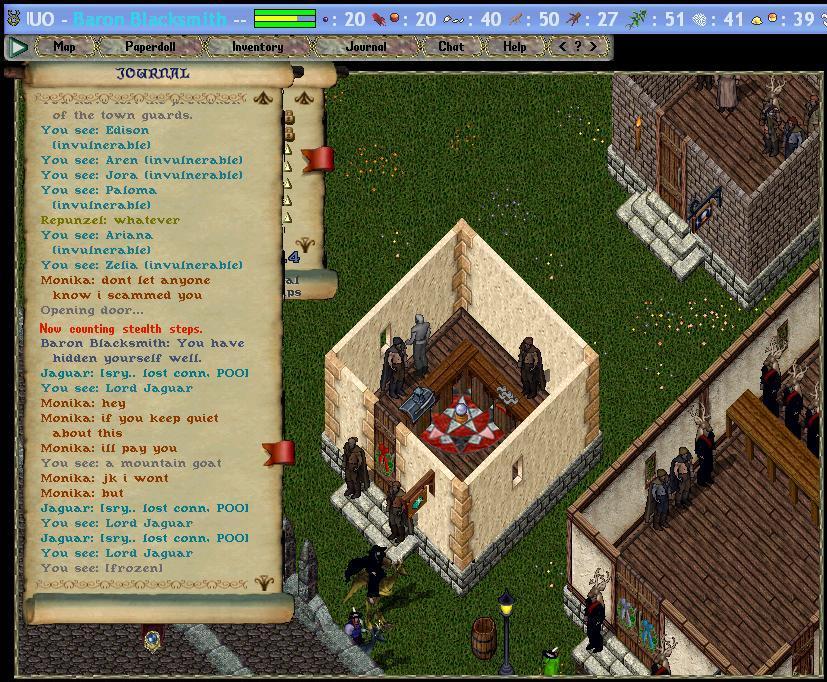Collapse the toolbar with the green triangle

coord(17,46)
